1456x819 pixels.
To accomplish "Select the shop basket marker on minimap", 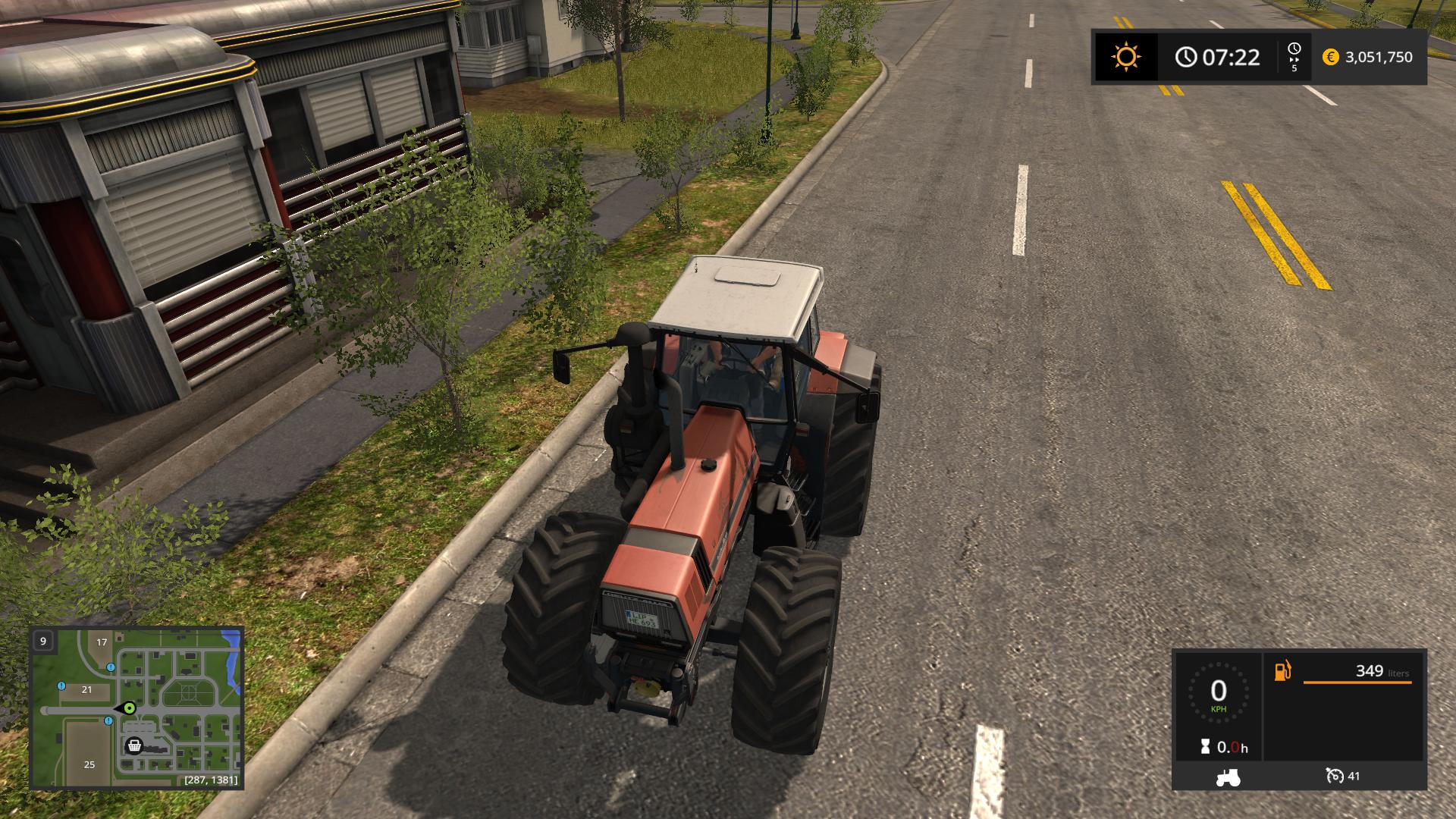I will (x=134, y=746).
